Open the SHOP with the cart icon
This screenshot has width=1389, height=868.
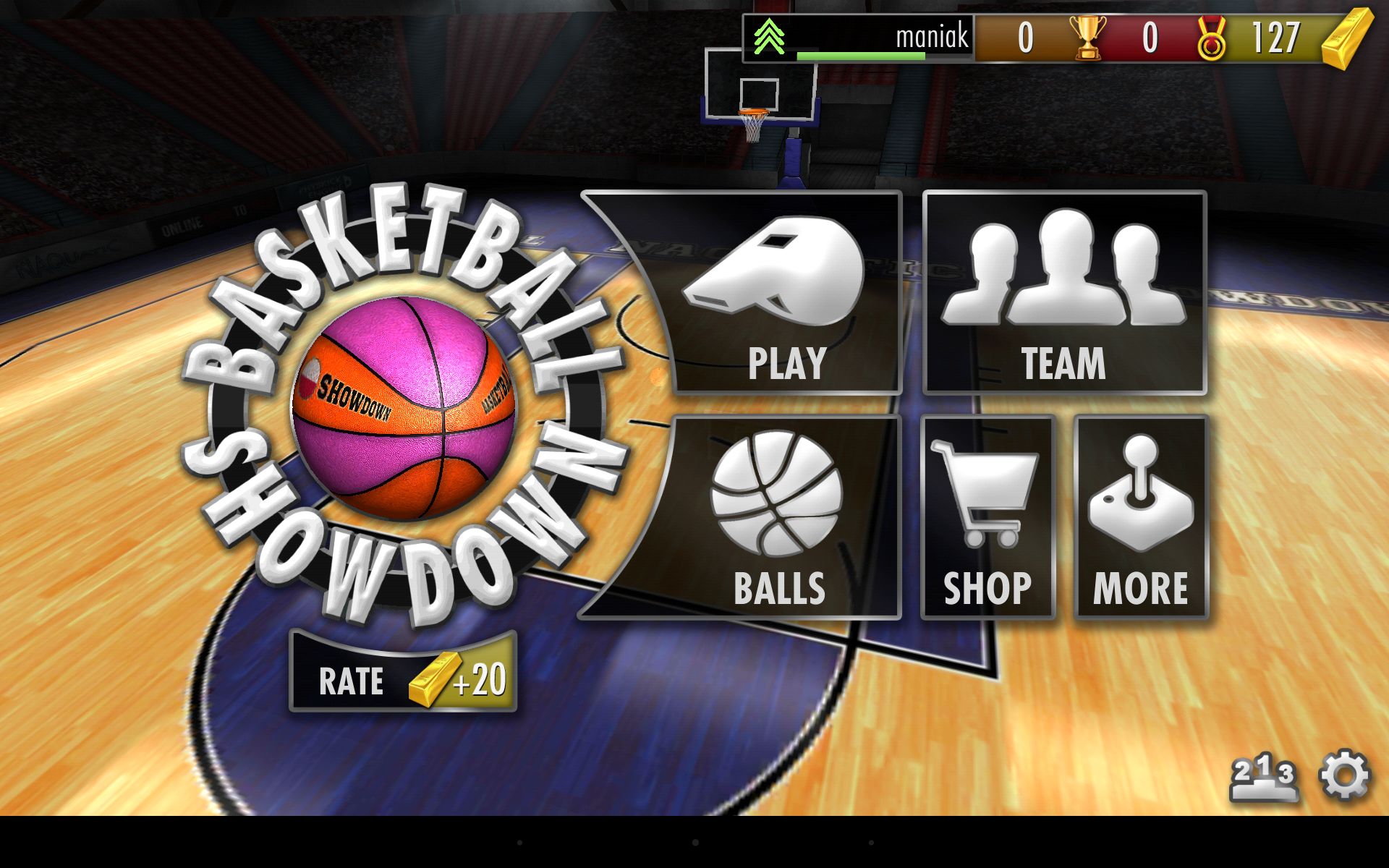click(987, 517)
